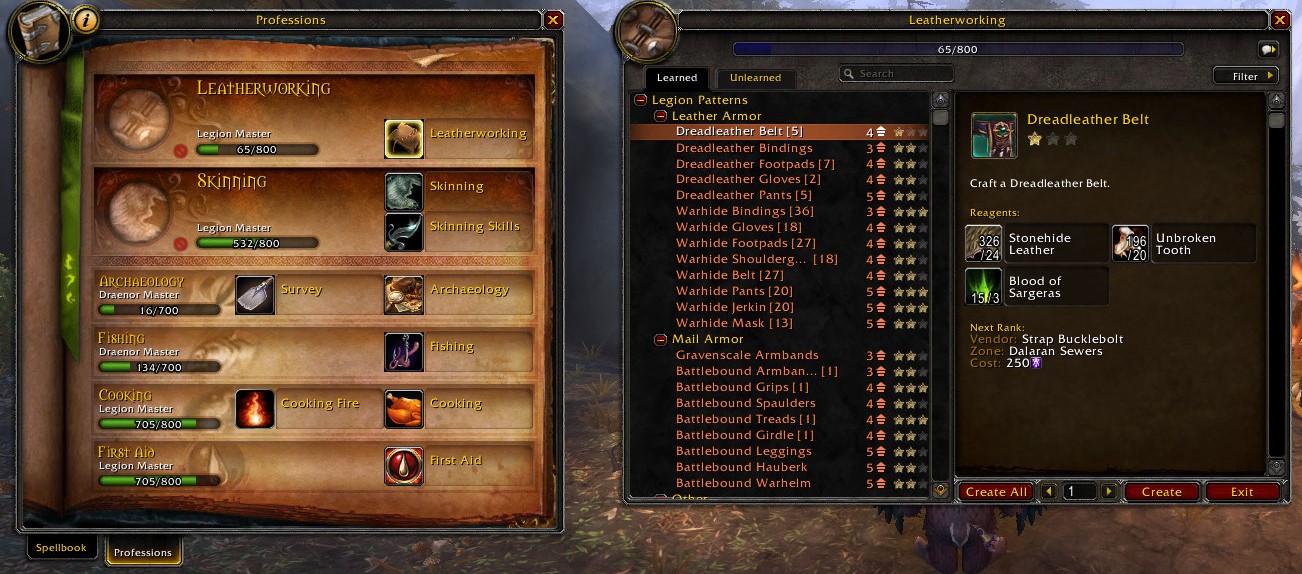Choose the Warhide Mask recipe
Screen dimensions: 1302x574
click(734, 323)
